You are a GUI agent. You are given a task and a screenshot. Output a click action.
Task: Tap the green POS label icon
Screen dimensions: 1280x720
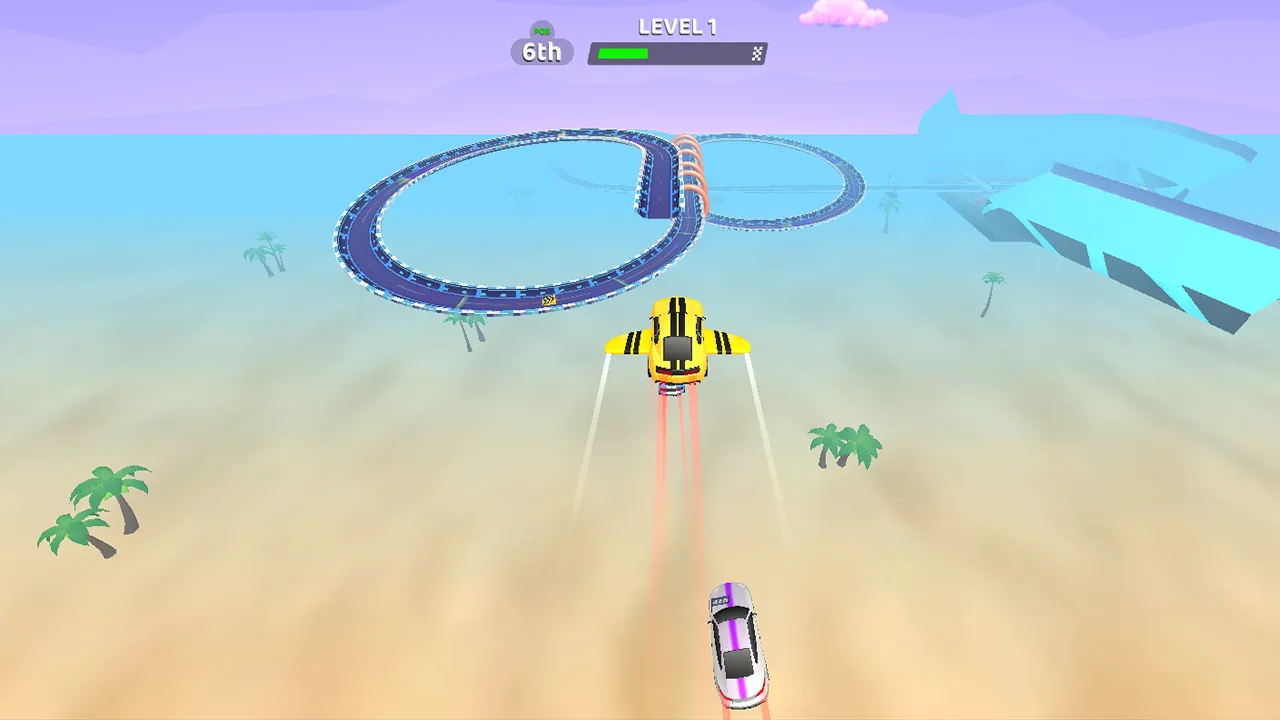pos(541,31)
